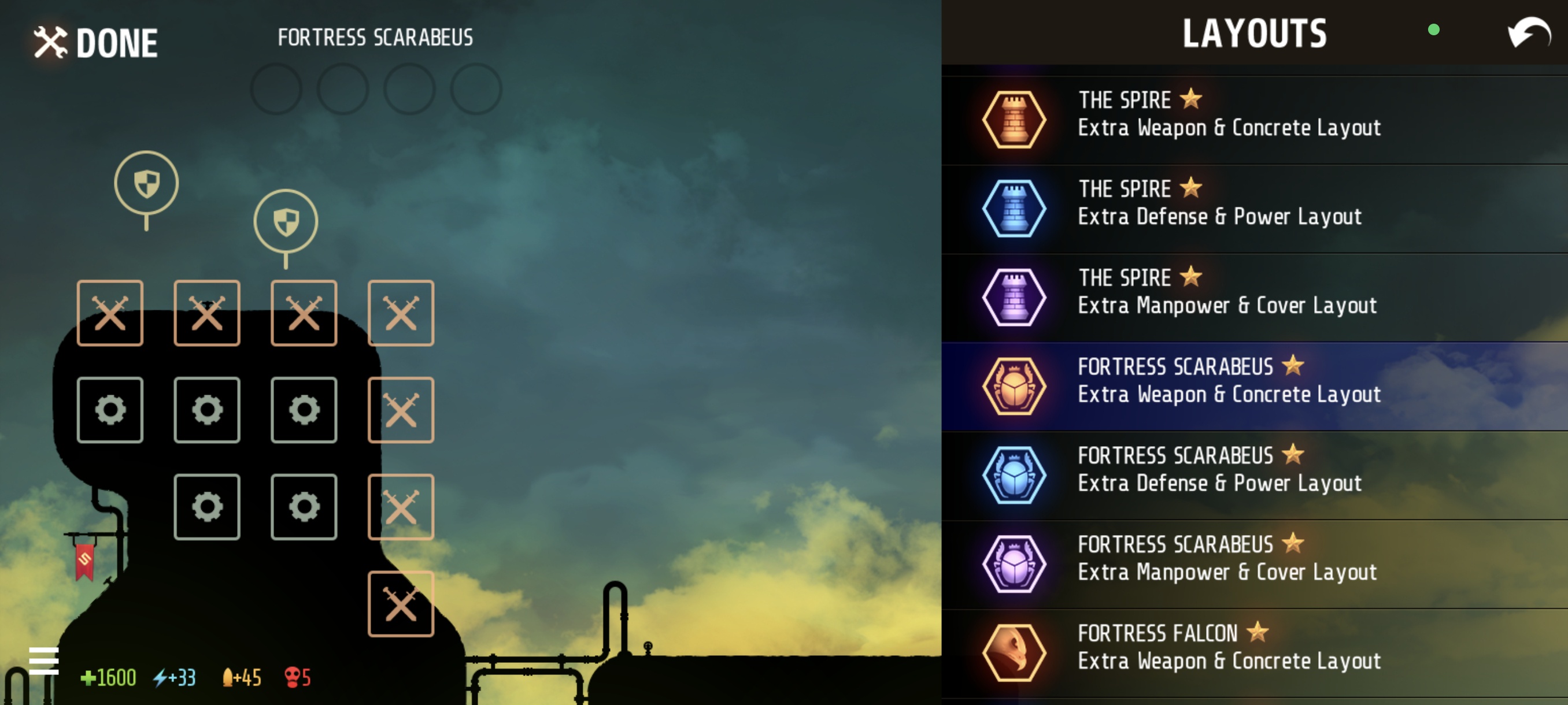Select the top-left crossed swords weapon slot

110,313
